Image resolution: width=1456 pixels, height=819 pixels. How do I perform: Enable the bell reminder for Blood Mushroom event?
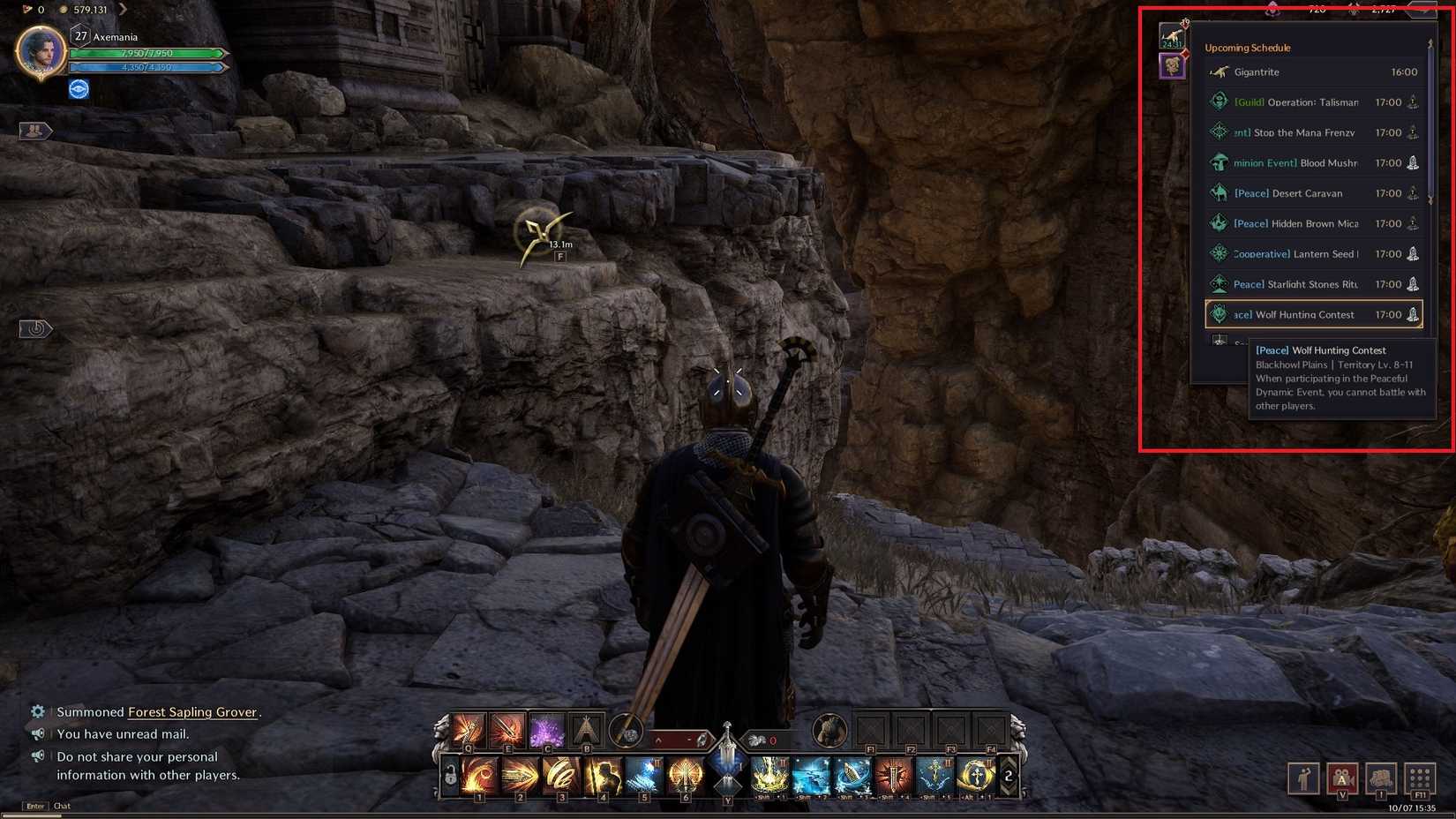tap(1413, 162)
